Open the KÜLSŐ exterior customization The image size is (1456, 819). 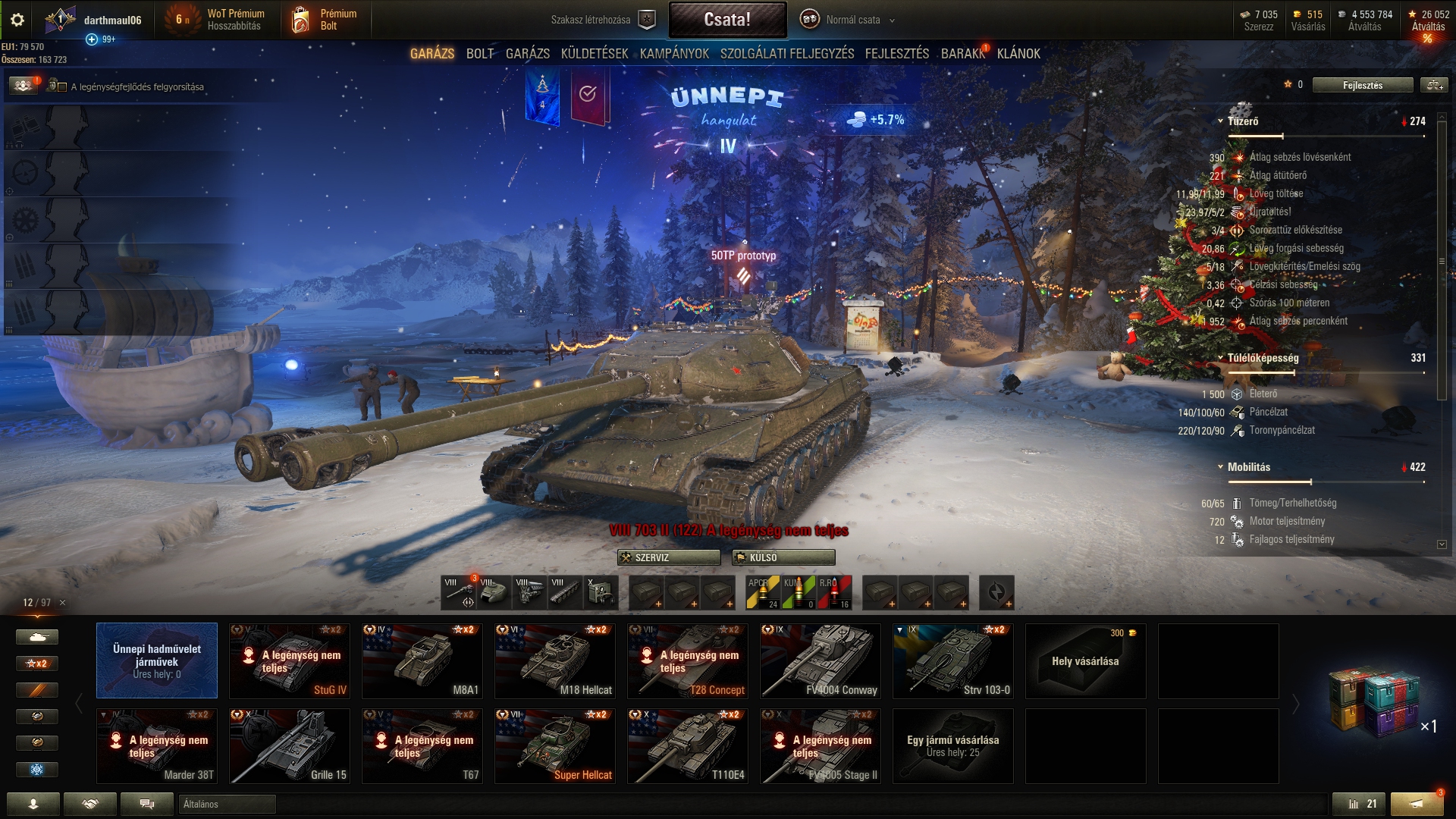[783, 557]
